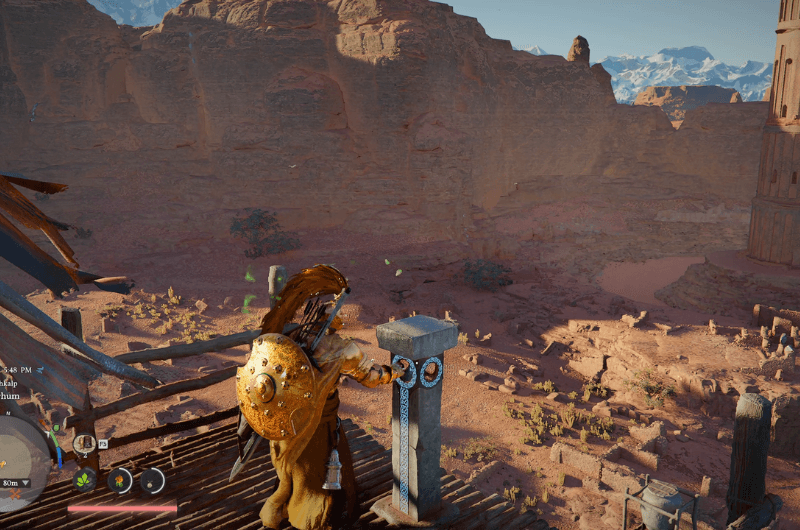
Task: Activate the lantern quick-use icon
Action: tap(85, 443)
